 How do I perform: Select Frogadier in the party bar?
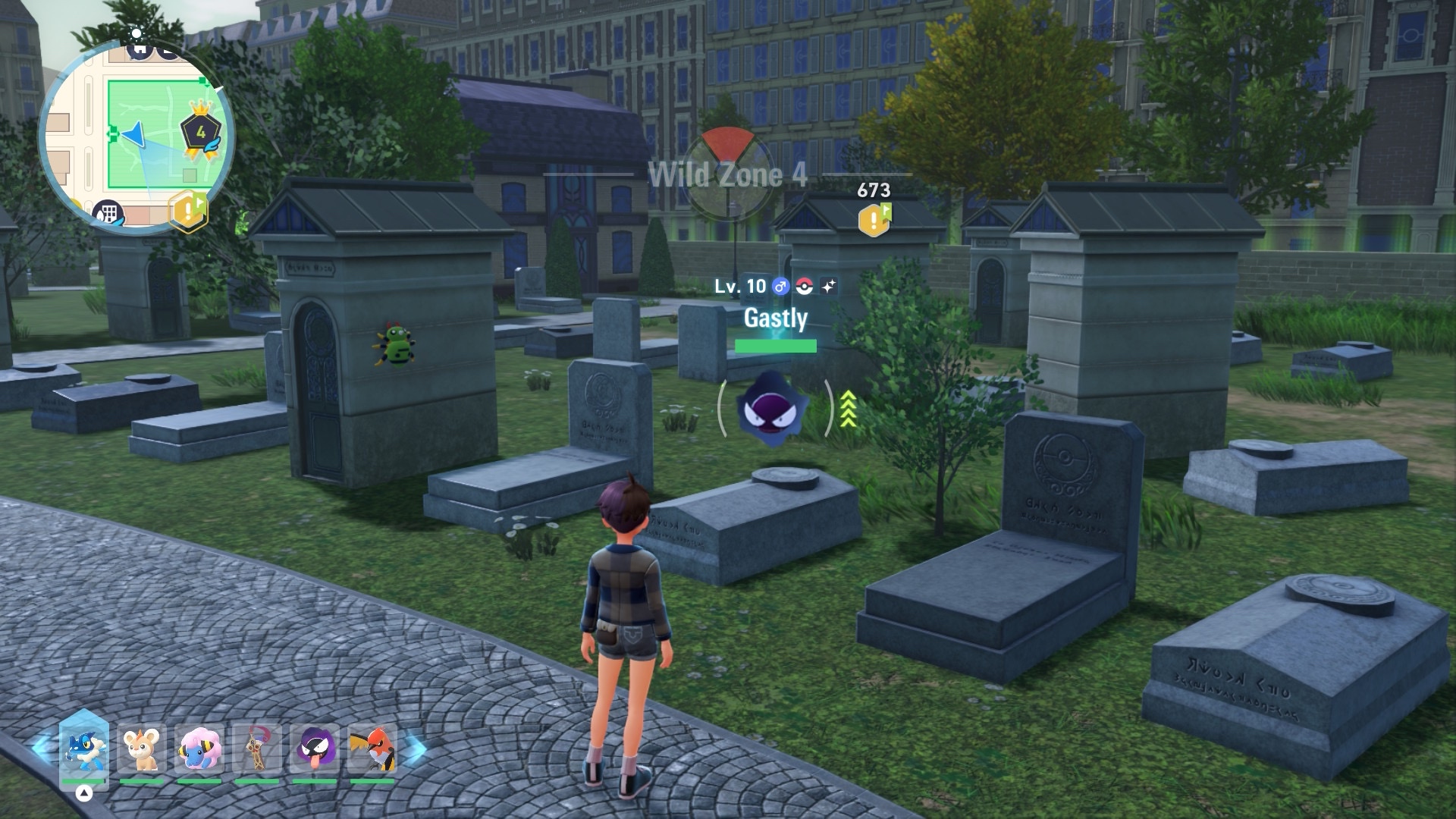click(83, 750)
